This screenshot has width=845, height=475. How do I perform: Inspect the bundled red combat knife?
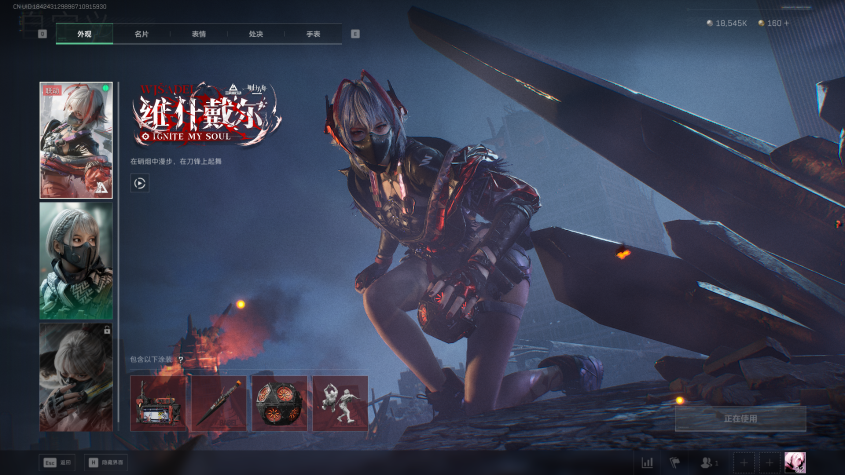[x=218, y=403]
